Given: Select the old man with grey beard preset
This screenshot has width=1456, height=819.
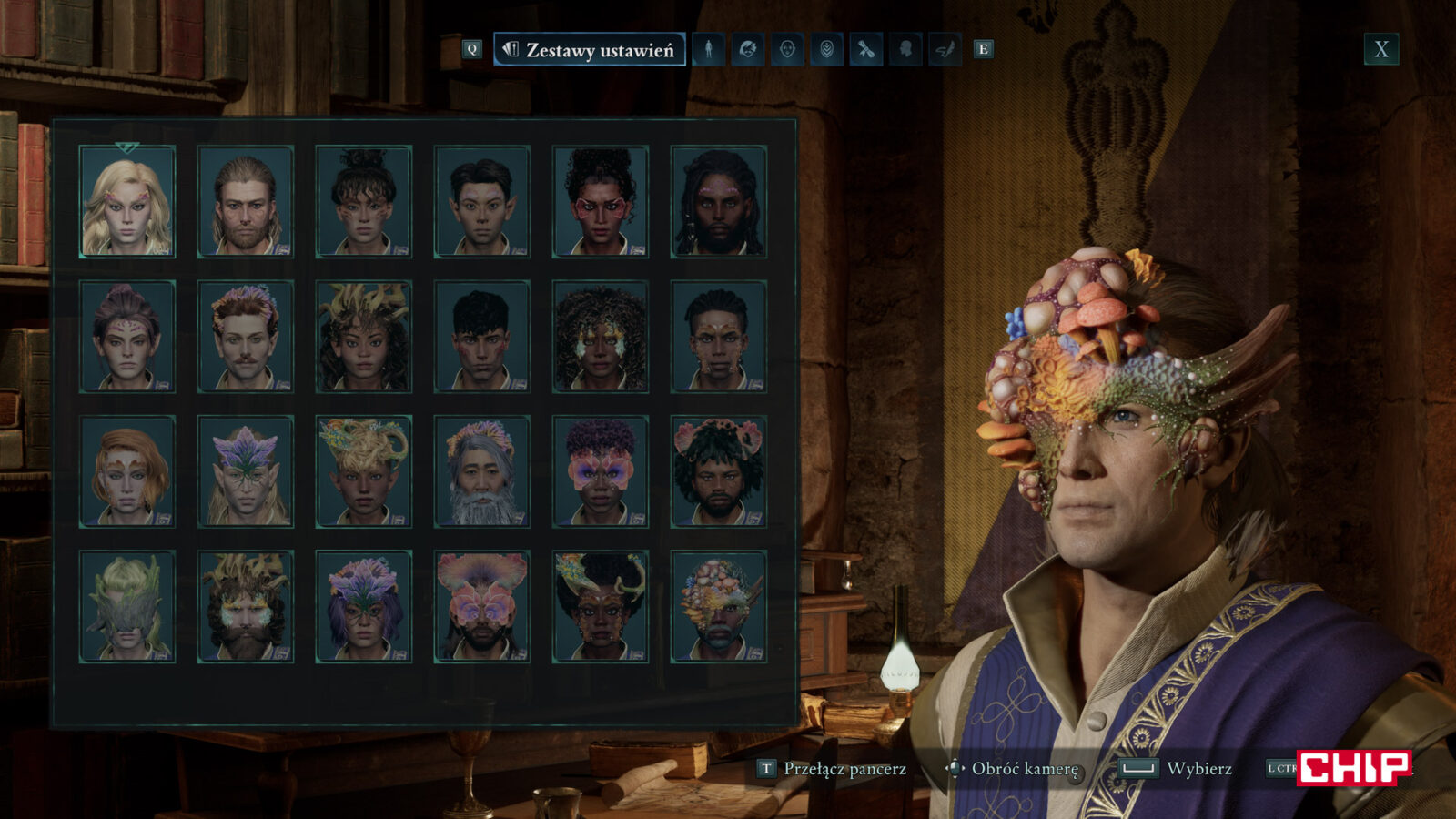Looking at the screenshot, I should (482, 471).
